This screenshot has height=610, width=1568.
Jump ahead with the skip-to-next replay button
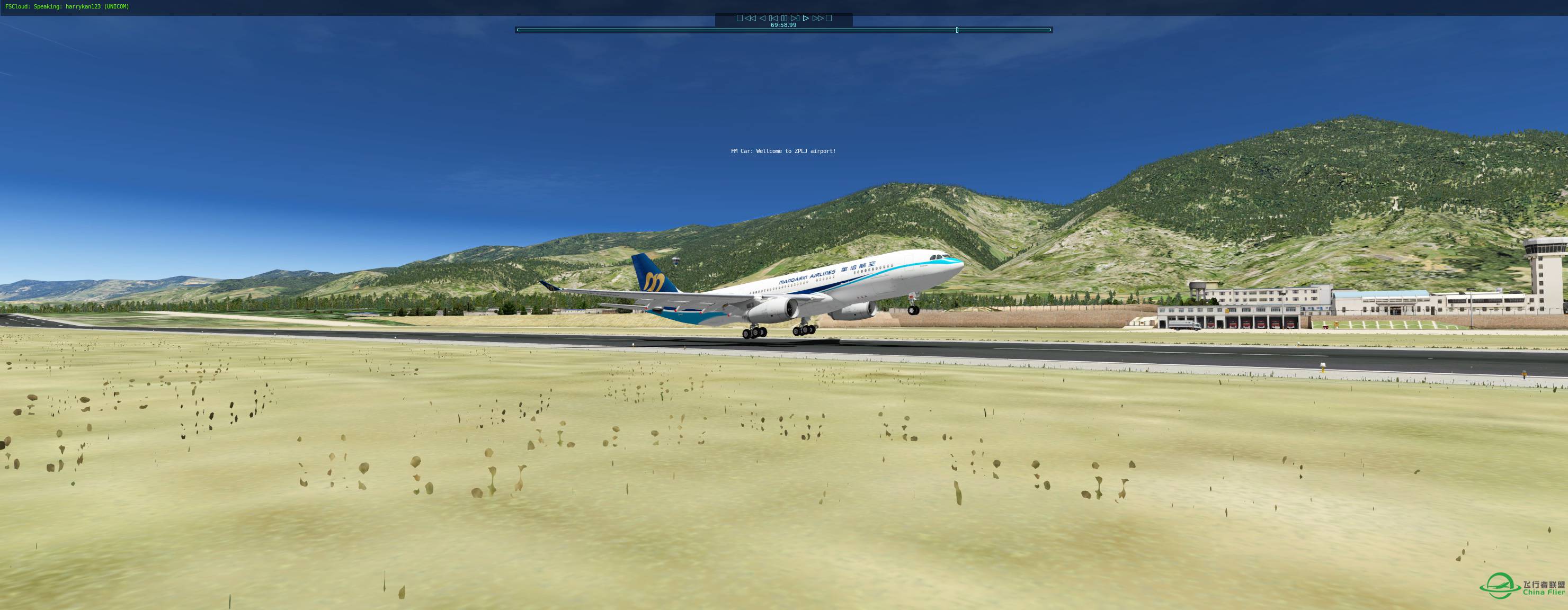(x=795, y=18)
